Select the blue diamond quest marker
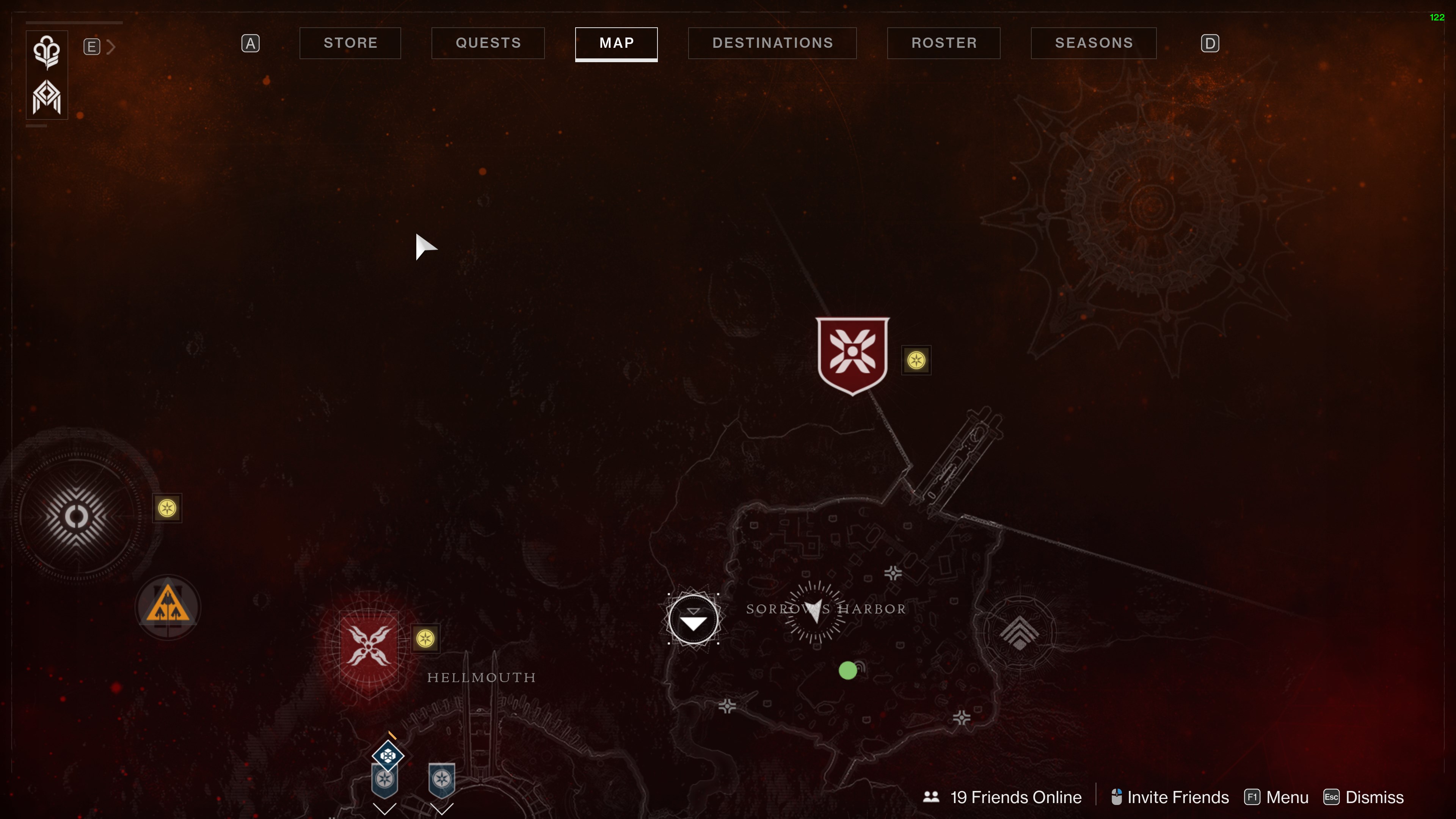The height and width of the screenshot is (819, 1456). pyautogui.click(x=388, y=755)
